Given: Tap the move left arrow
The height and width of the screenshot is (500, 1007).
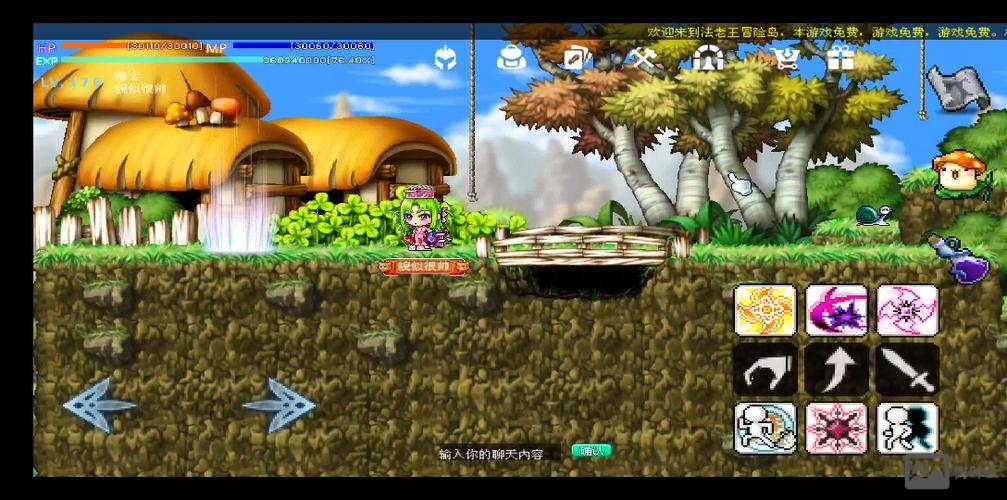Looking at the screenshot, I should [99, 405].
